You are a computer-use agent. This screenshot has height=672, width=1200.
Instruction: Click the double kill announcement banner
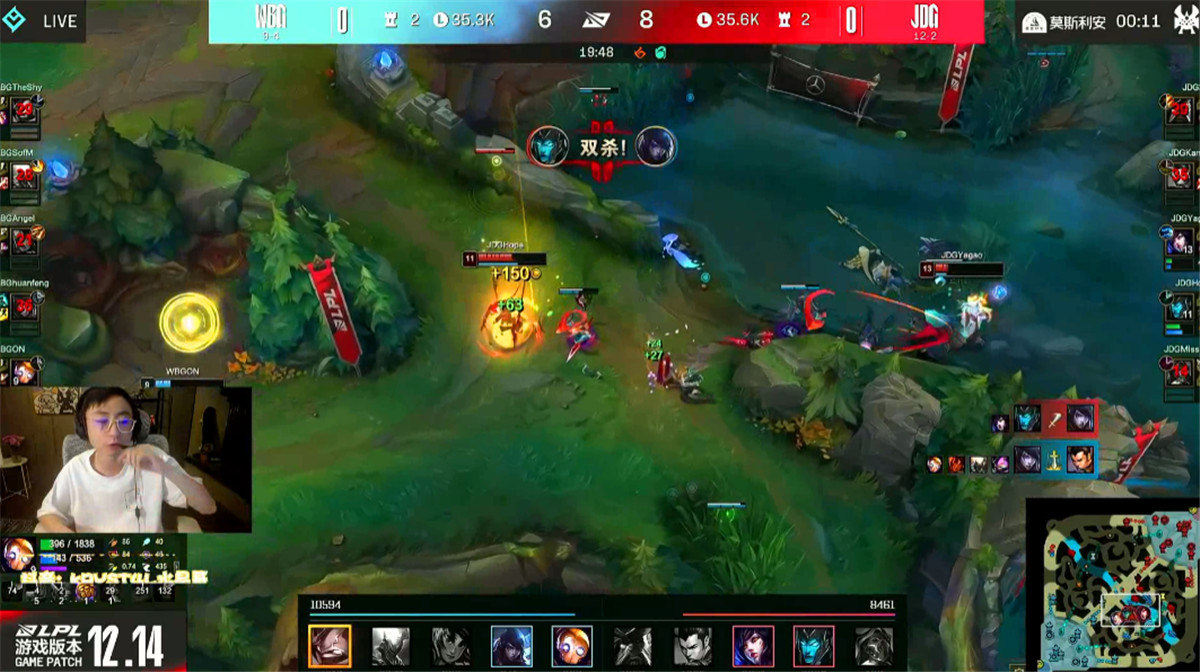point(602,148)
